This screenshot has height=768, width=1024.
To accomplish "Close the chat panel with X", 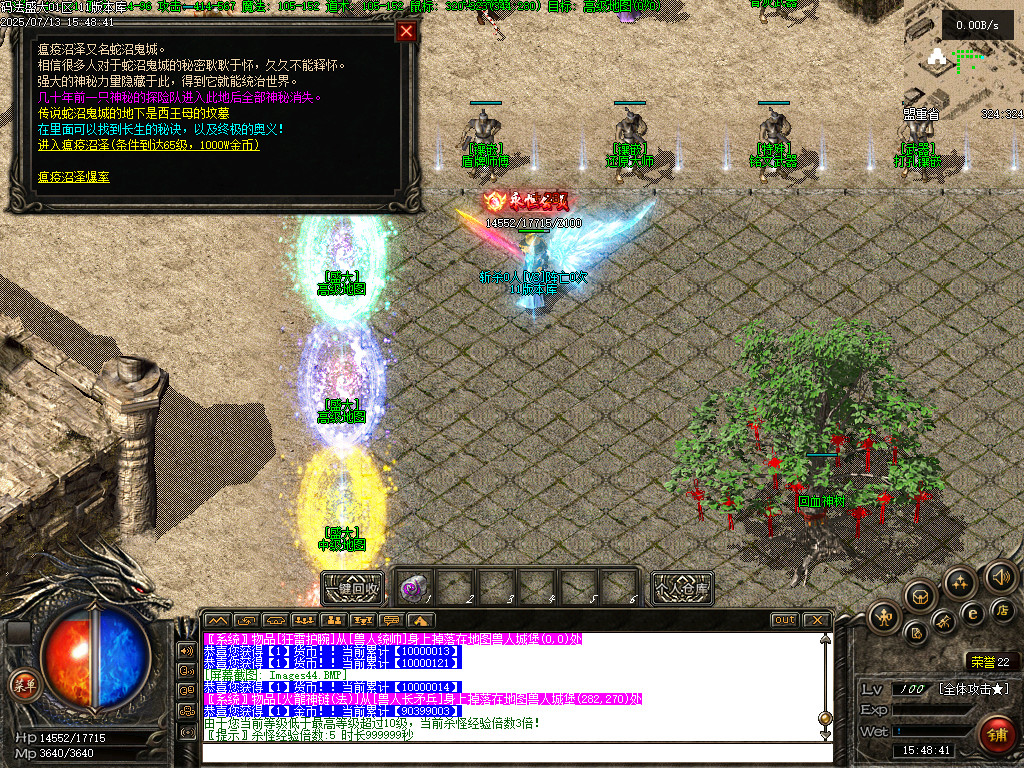I will [817, 621].
